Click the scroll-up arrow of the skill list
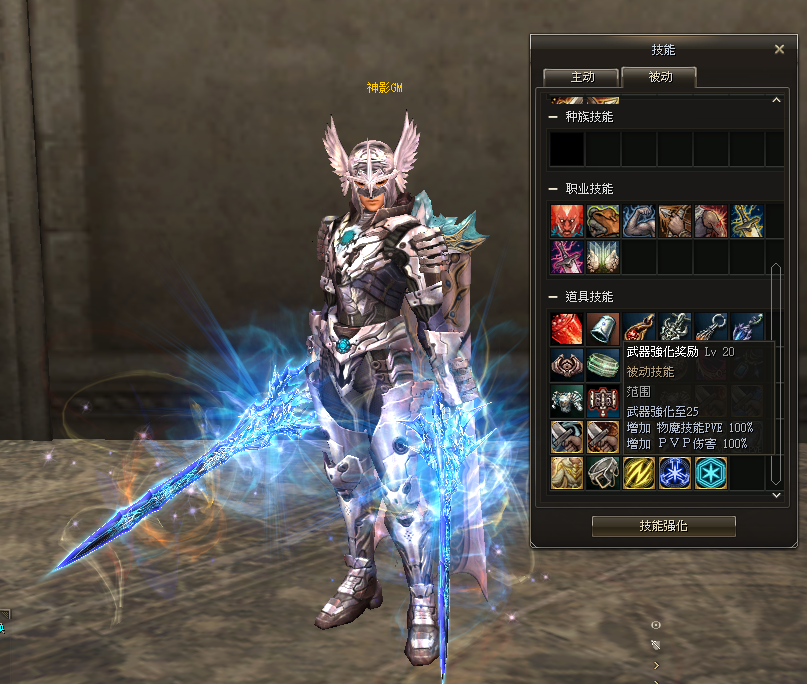 click(x=776, y=100)
